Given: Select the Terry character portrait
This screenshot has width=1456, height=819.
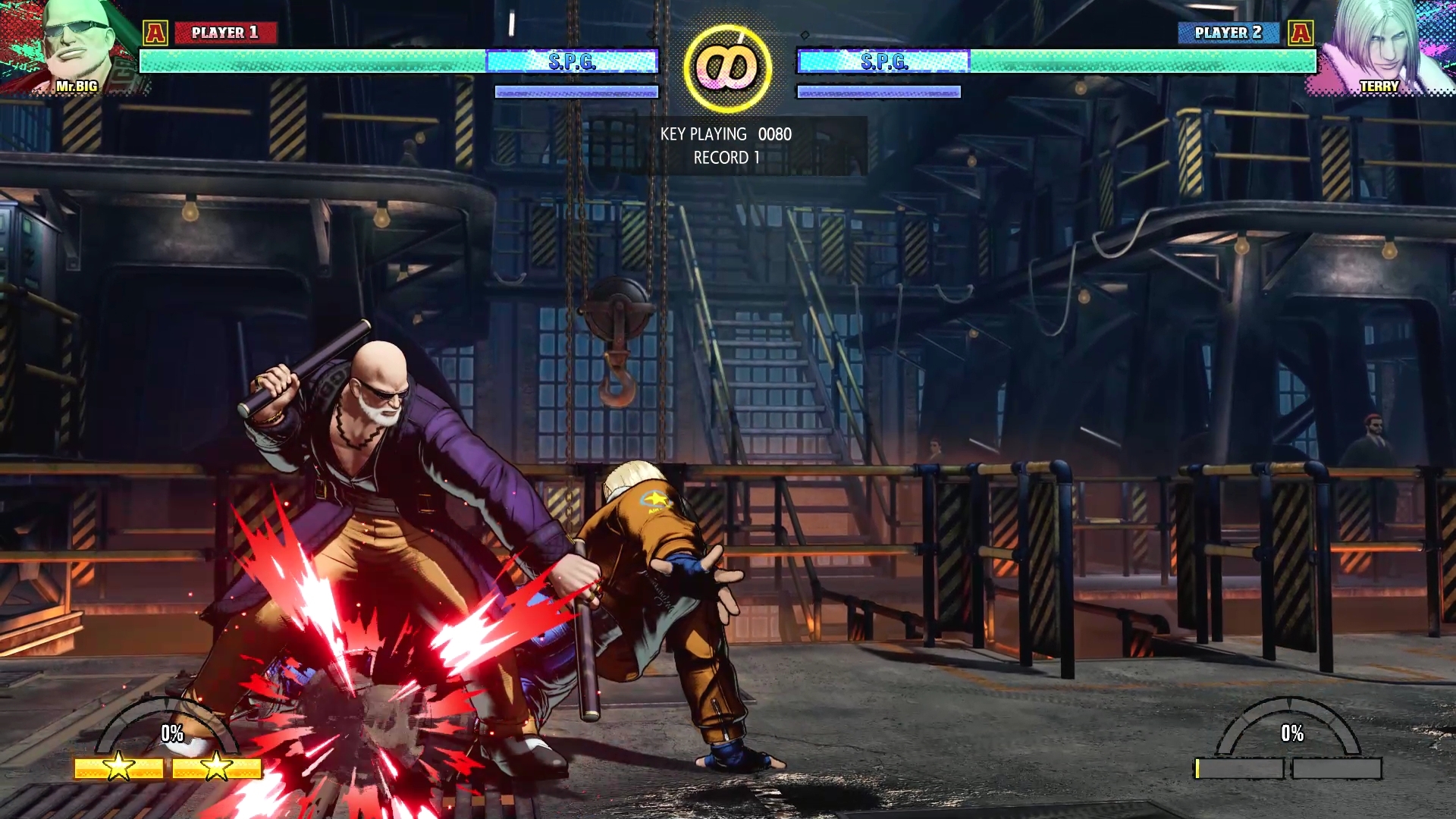Looking at the screenshot, I should point(1382,47).
